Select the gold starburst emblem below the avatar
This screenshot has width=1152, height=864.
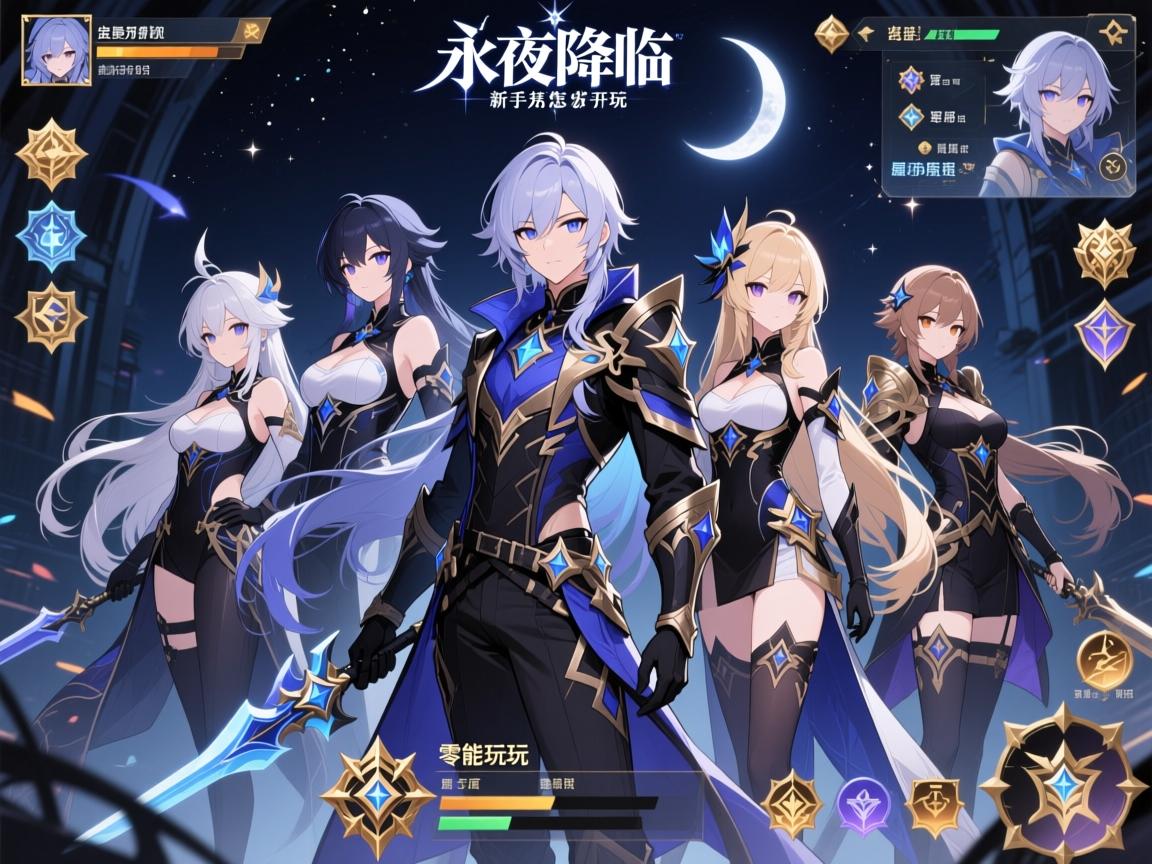pyautogui.click(x=51, y=153)
